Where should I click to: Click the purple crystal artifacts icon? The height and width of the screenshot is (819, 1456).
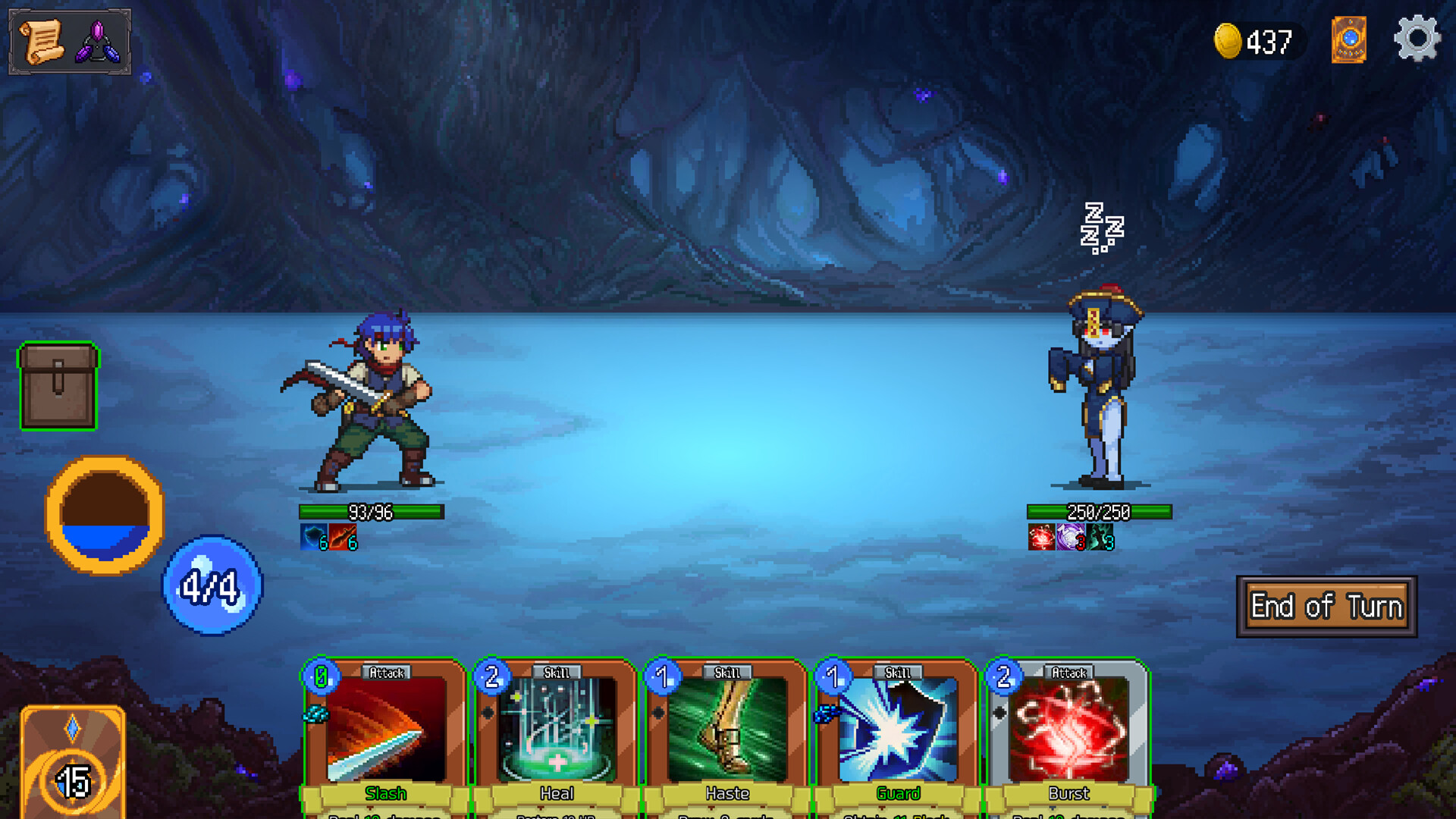pyautogui.click(x=99, y=39)
